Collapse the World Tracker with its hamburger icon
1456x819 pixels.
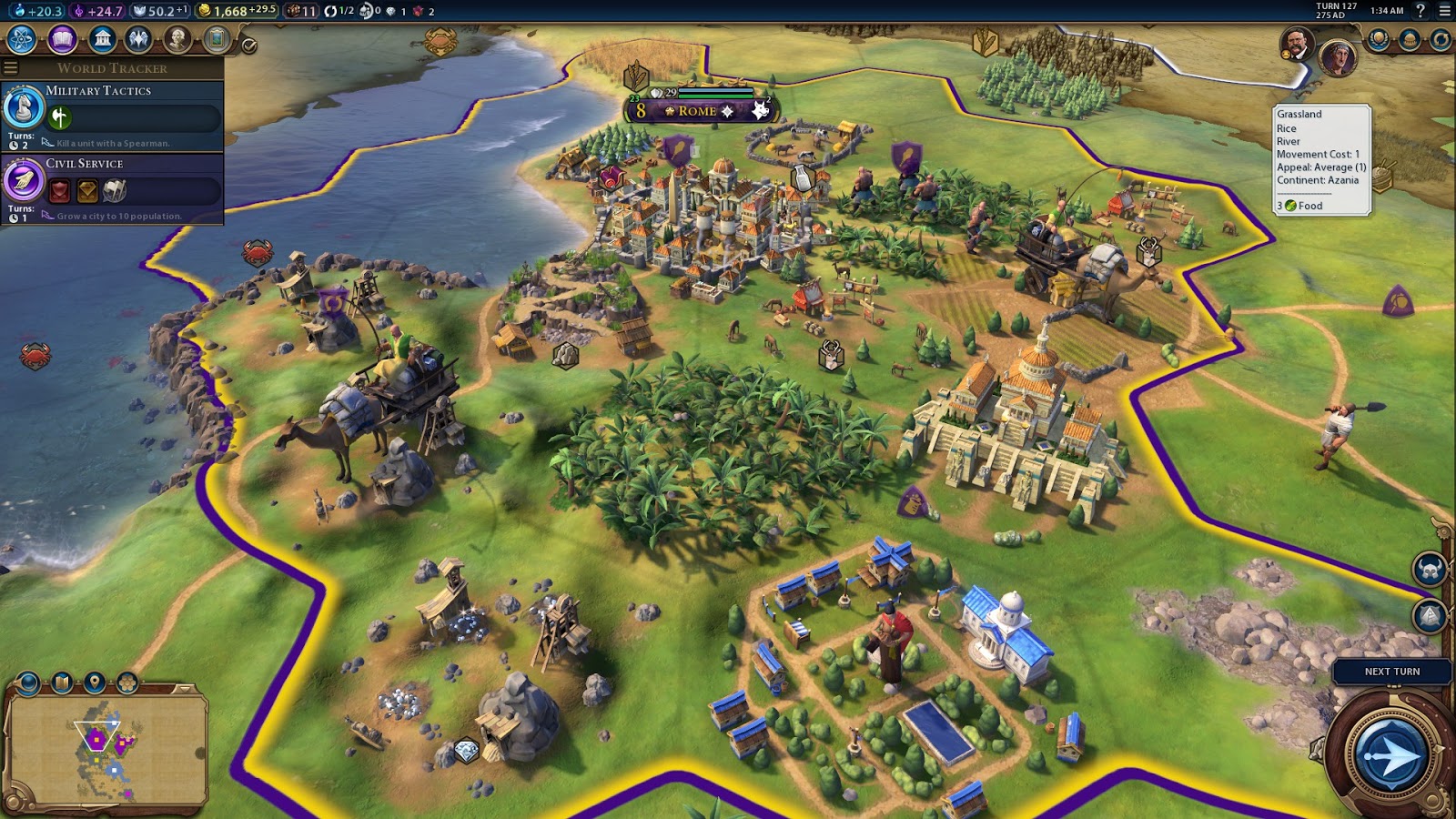click(10, 67)
